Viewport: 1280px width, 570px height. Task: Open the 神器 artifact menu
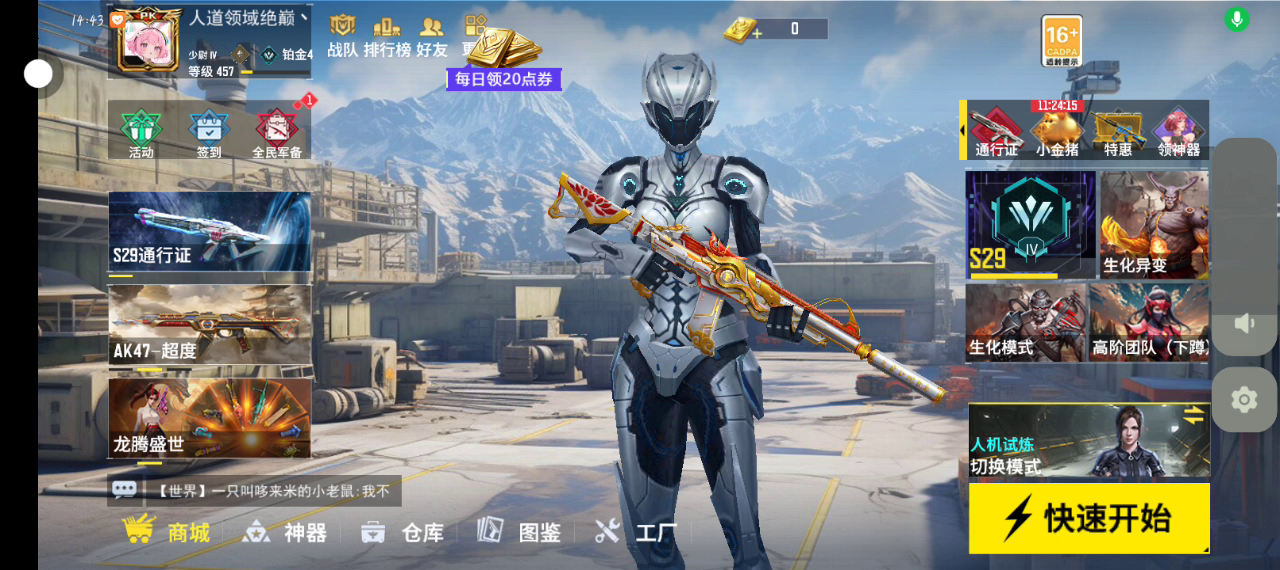285,532
